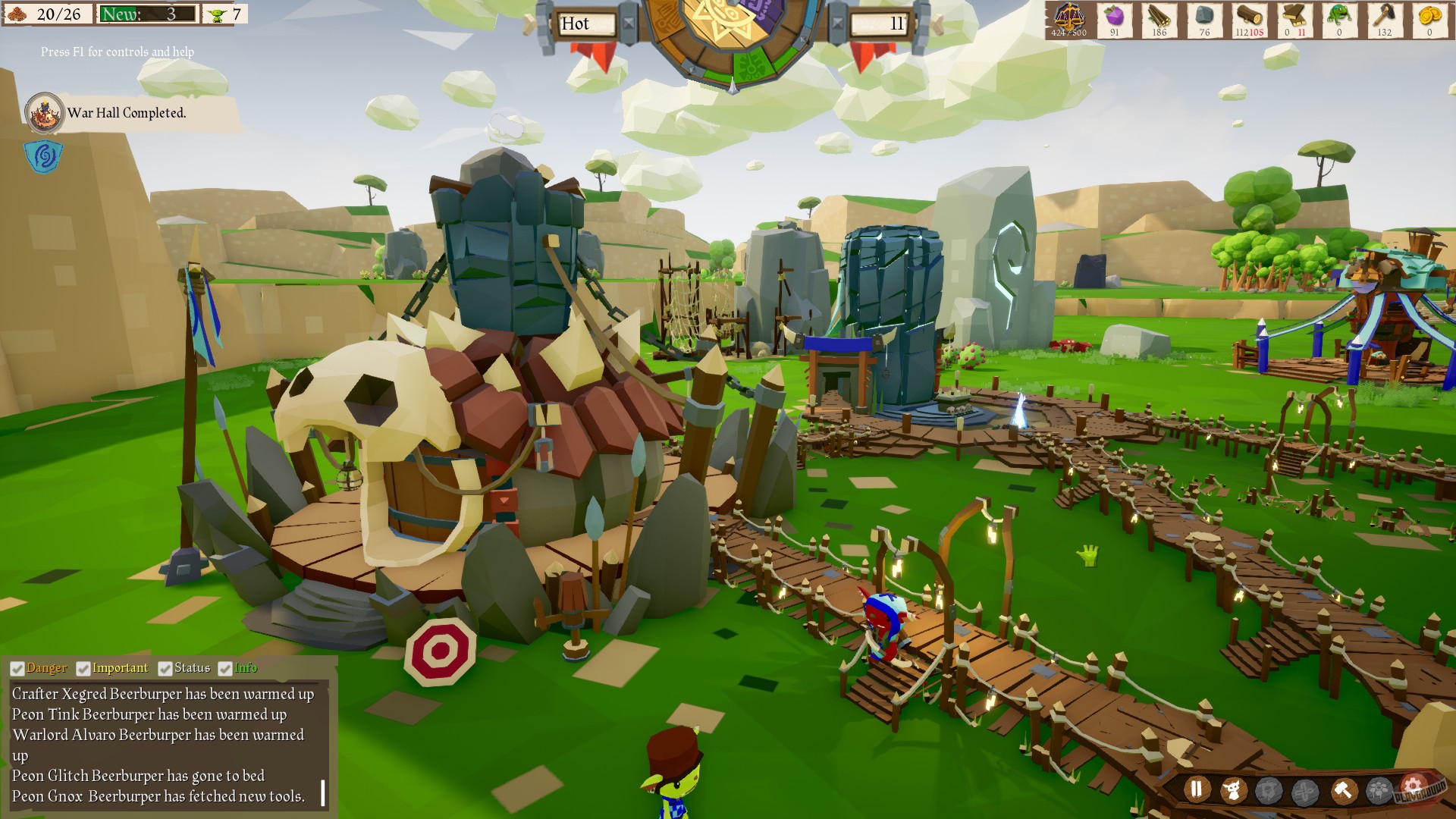Toggle the Status message filter off

pyautogui.click(x=165, y=668)
